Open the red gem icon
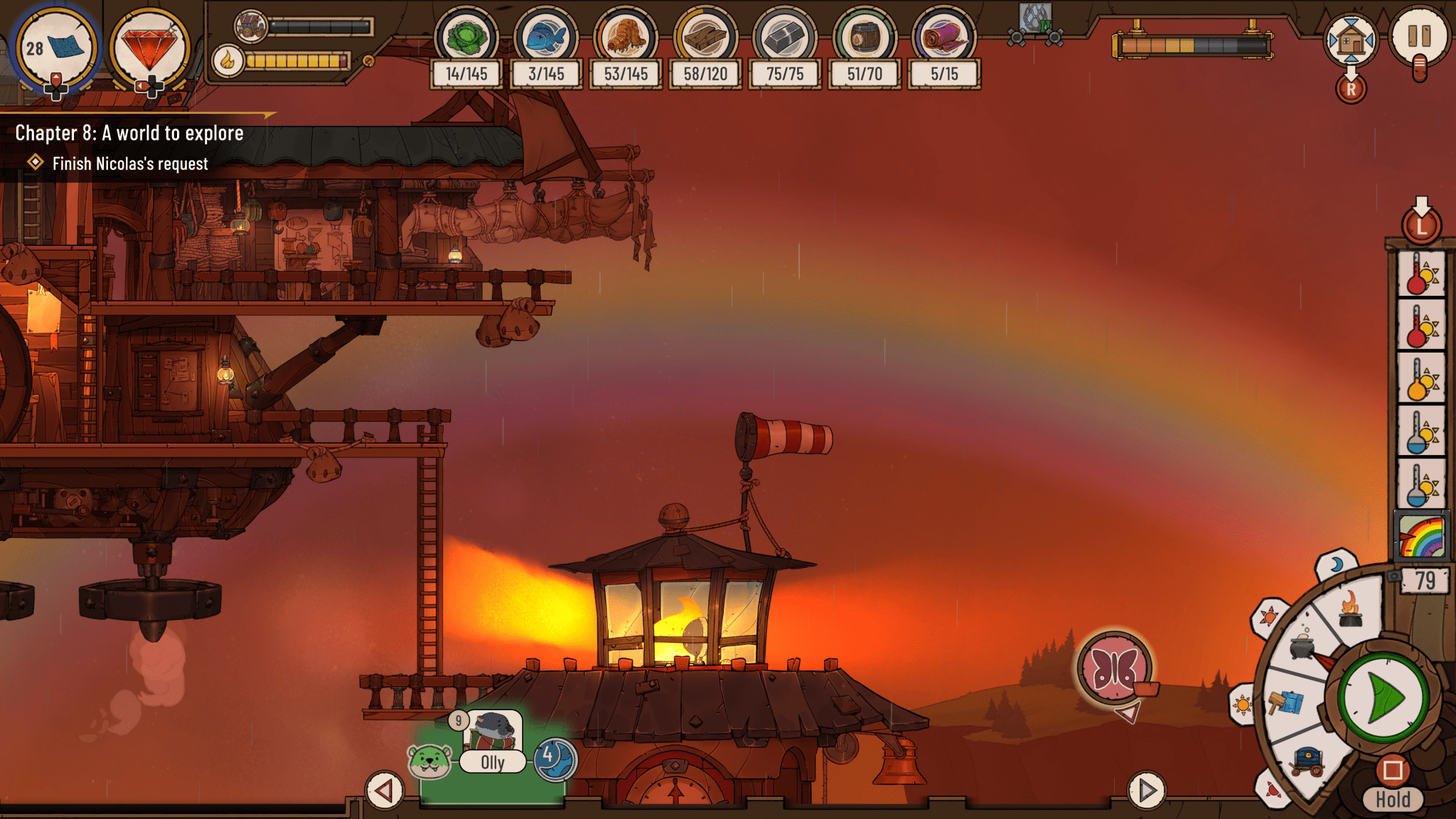Viewport: 1456px width, 819px height. pyautogui.click(x=149, y=48)
